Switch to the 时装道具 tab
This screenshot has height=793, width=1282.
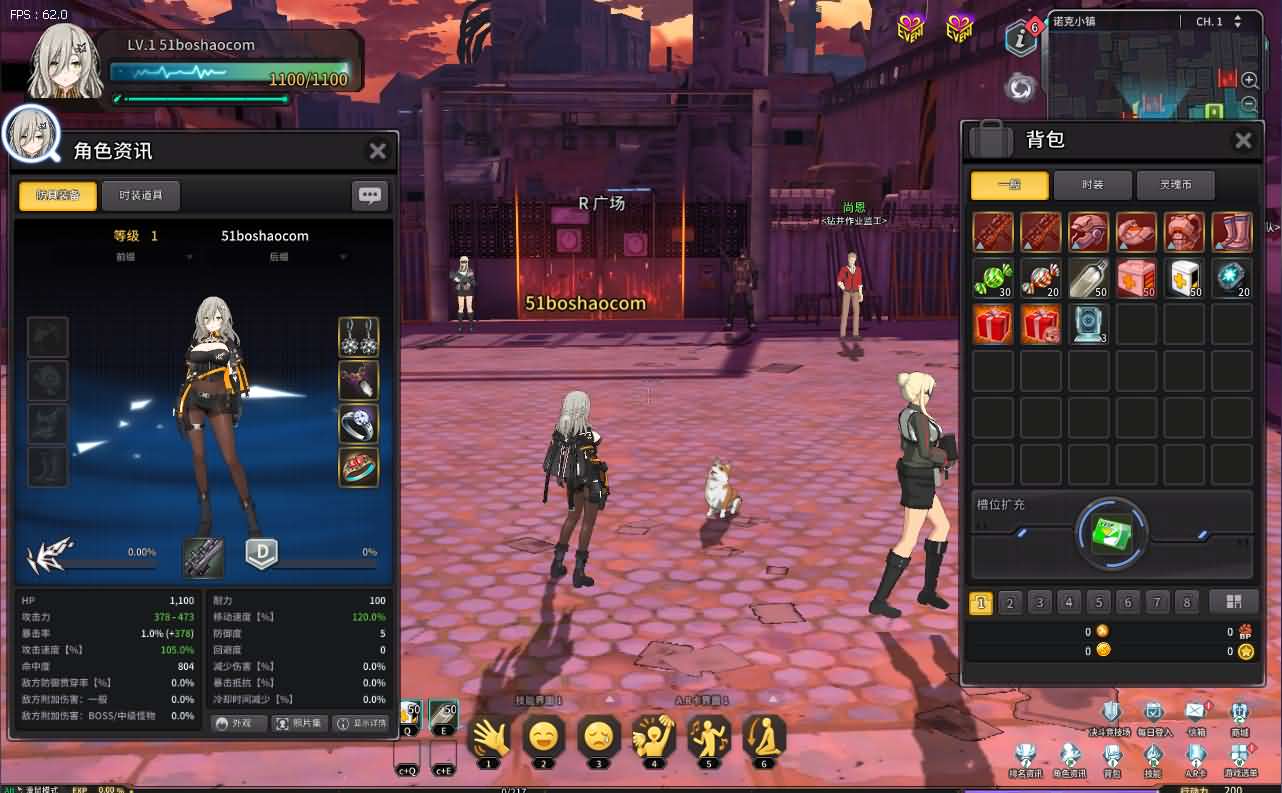click(141, 195)
